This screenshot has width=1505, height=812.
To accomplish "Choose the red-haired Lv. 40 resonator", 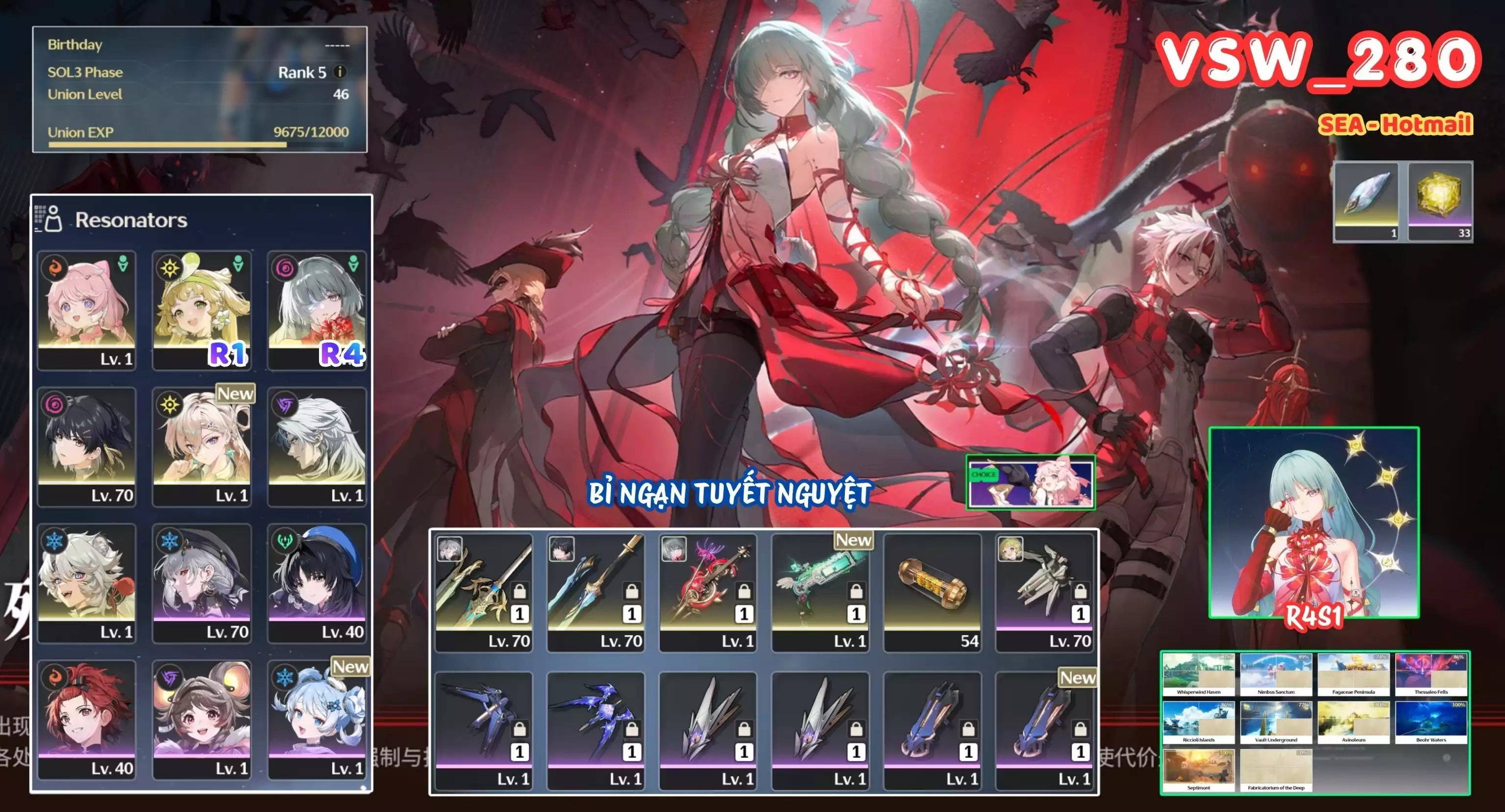I will pos(86,720).
